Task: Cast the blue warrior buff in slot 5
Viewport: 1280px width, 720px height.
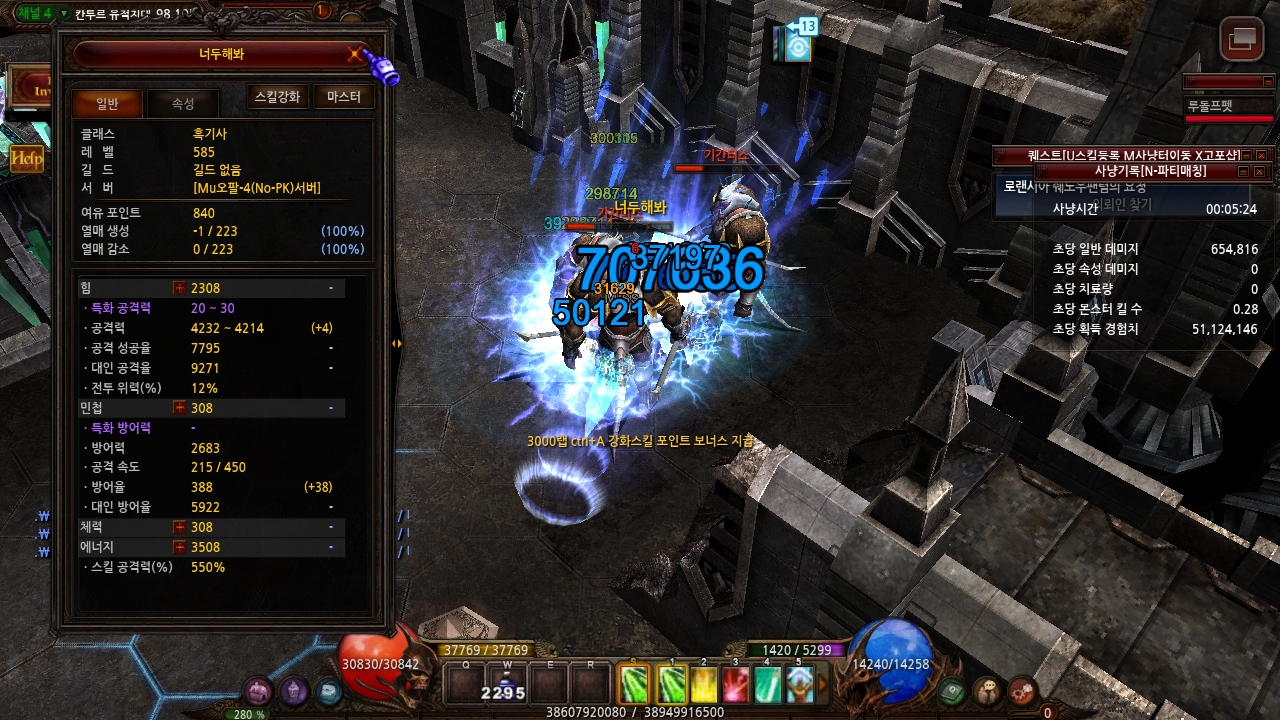Action: [x=799, y=684]
